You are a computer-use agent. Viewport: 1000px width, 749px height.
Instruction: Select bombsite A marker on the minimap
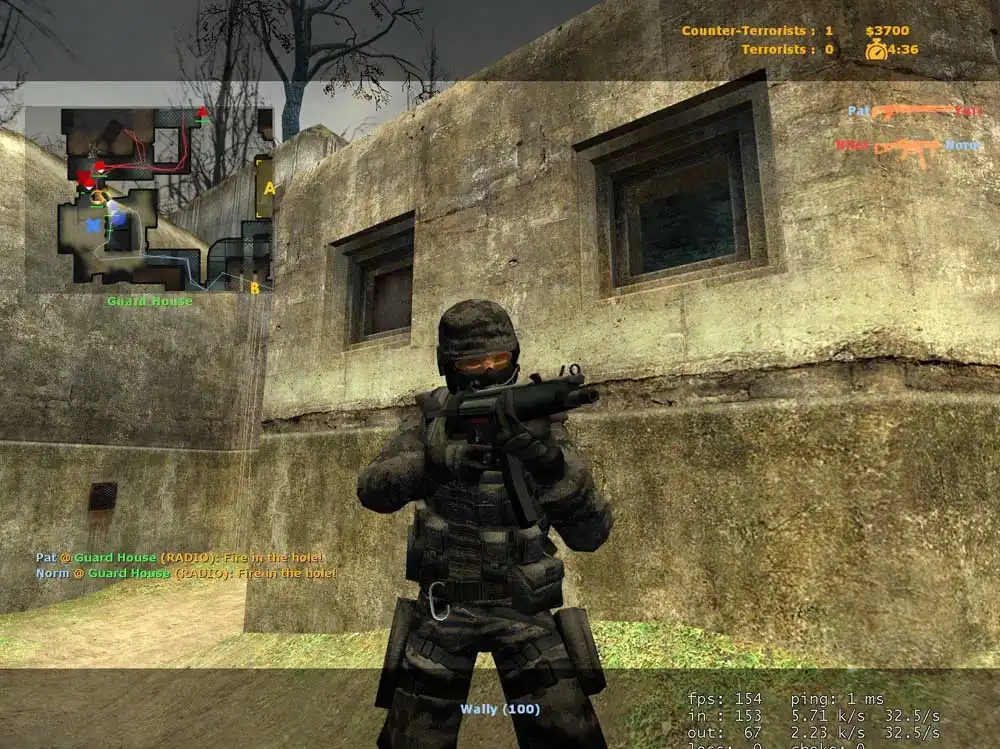click(268, 187)
